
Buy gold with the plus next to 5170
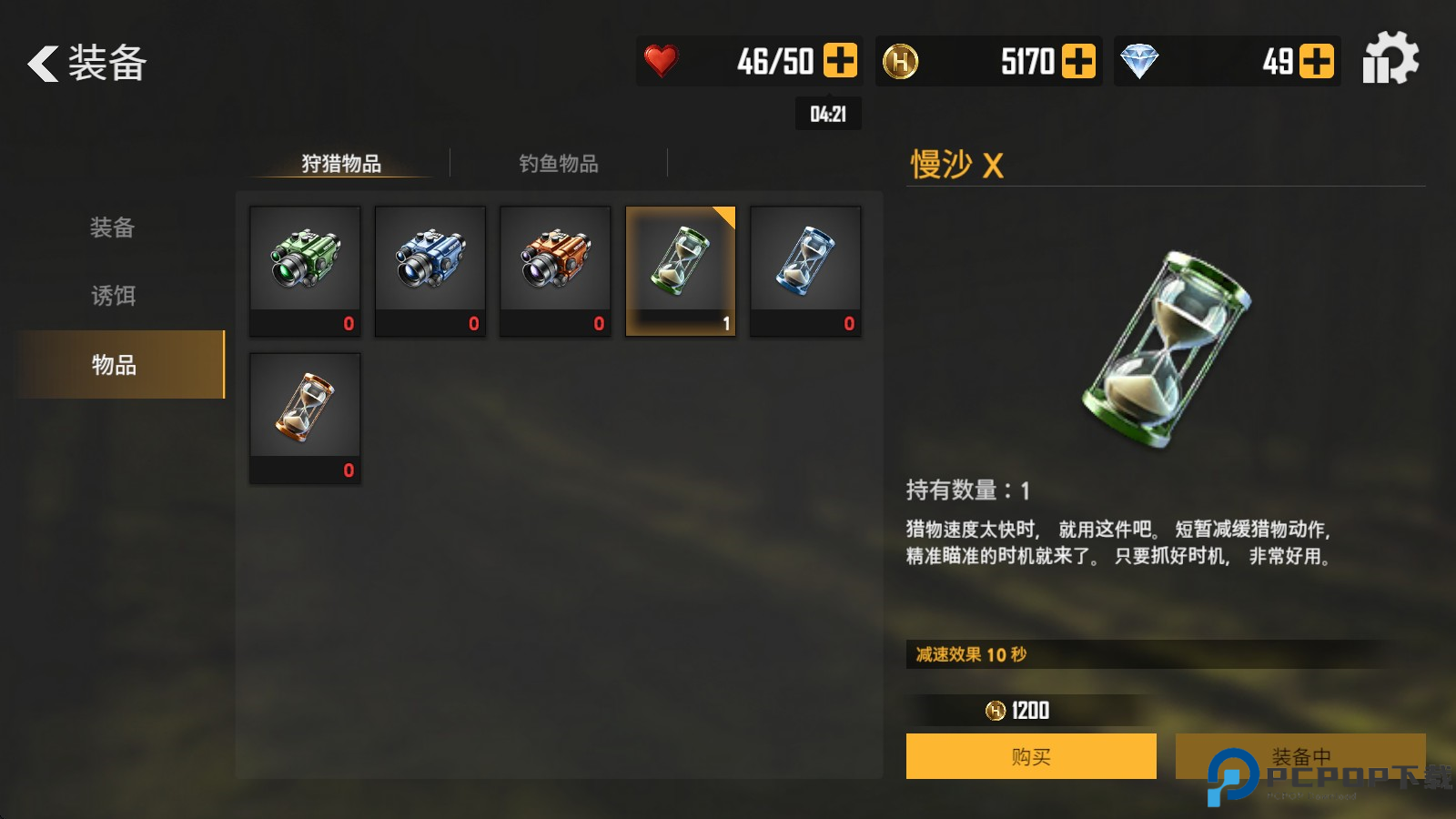pos(1081,59)
